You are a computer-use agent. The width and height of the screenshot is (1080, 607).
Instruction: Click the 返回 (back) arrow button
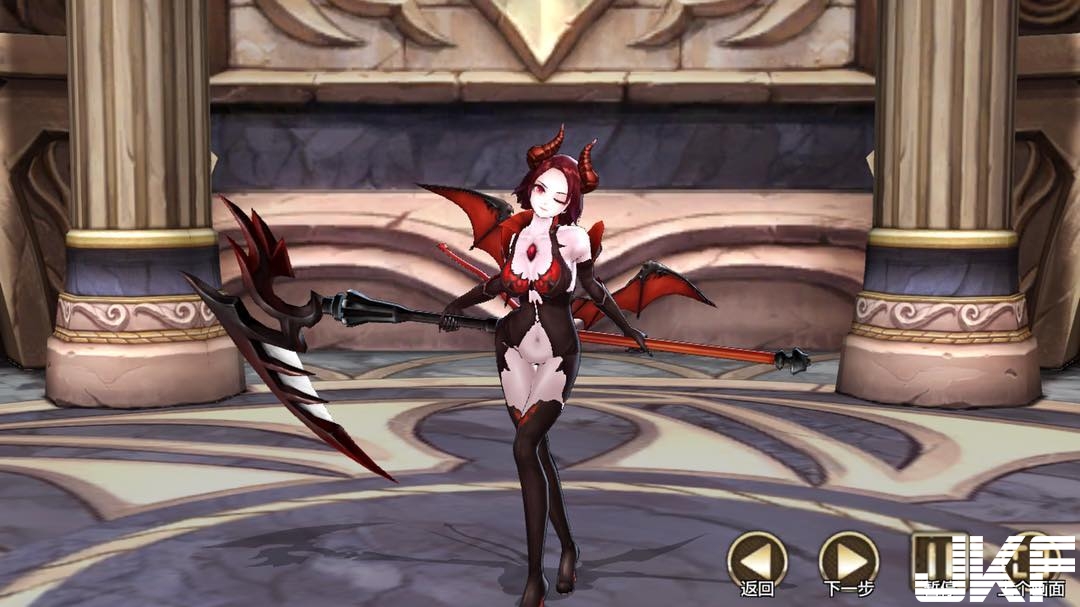(x=756, y=558)
